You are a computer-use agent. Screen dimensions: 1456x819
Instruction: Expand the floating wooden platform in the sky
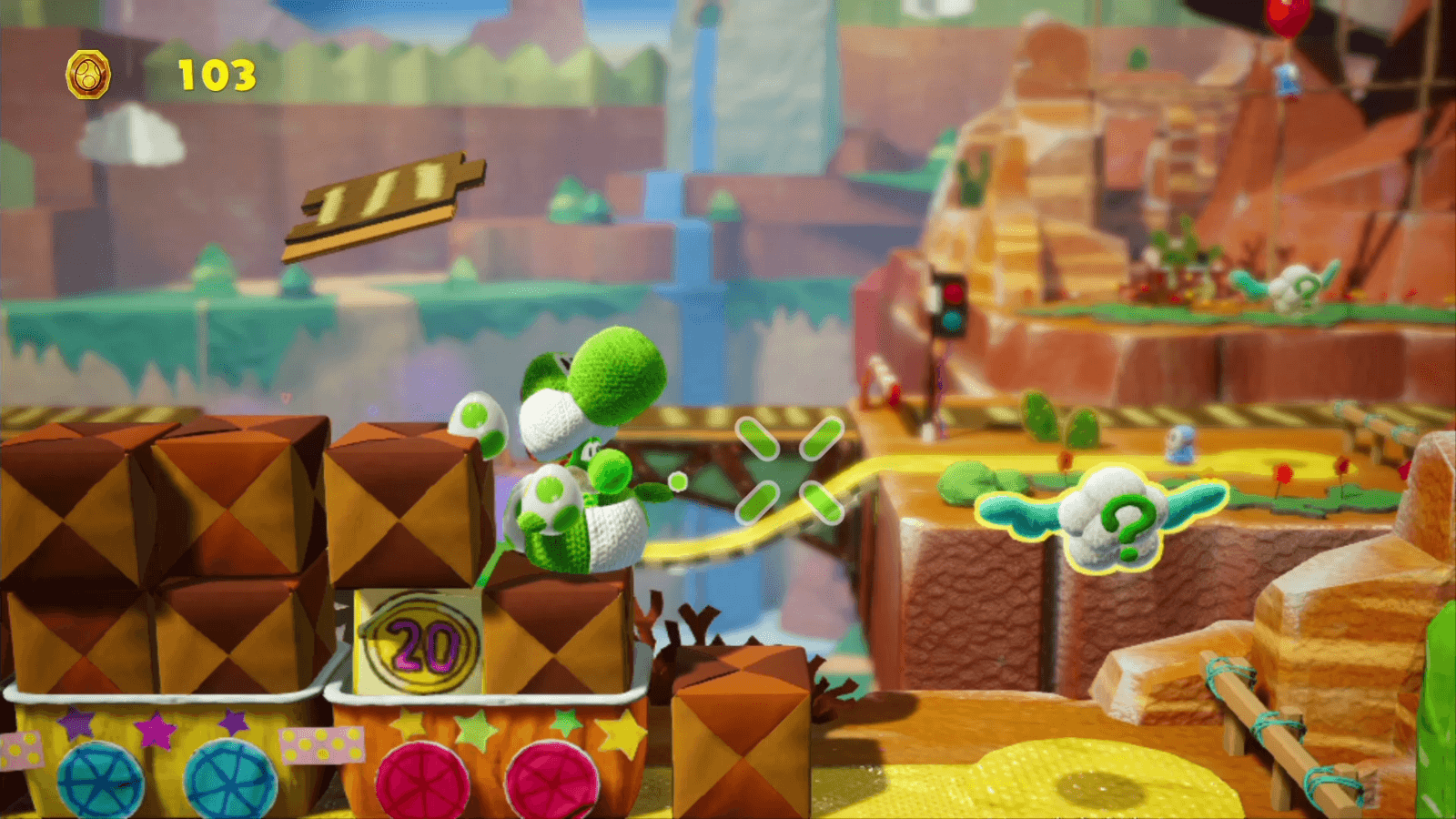391,200
